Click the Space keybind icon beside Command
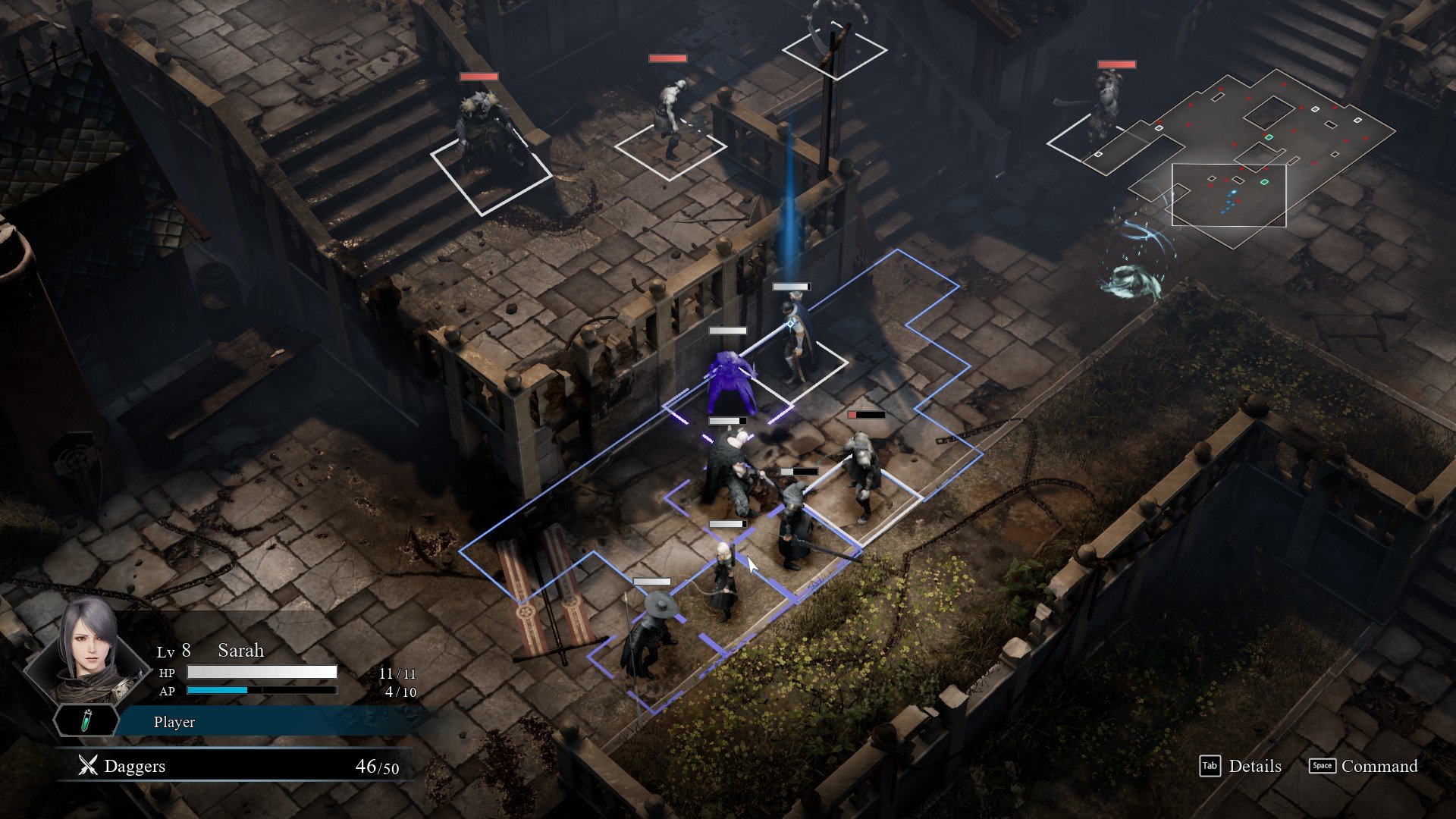Image resolution: width=1456 pixels, height=819 pixels. pos(1321,767)
